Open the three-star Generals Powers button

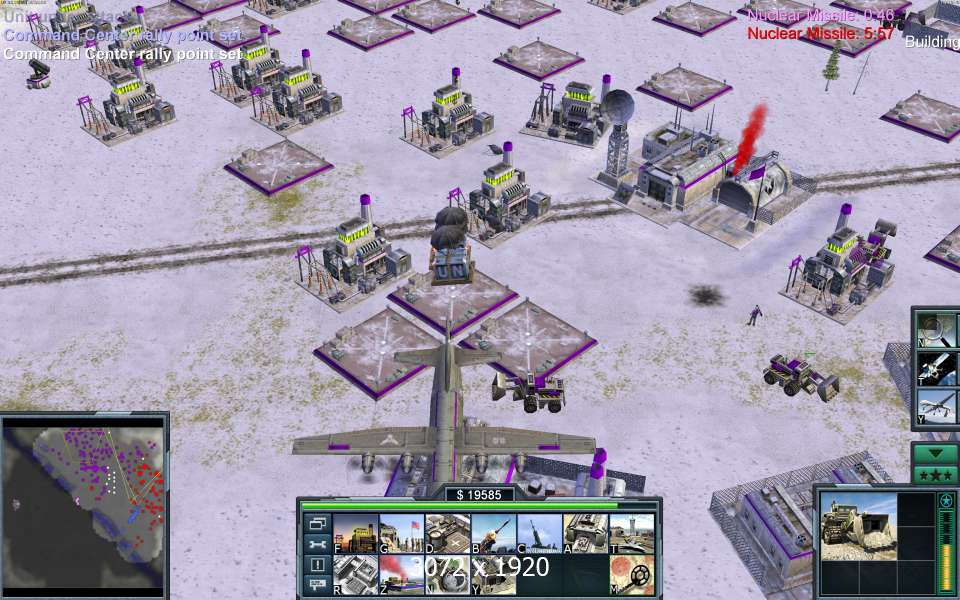pos(935,474)
